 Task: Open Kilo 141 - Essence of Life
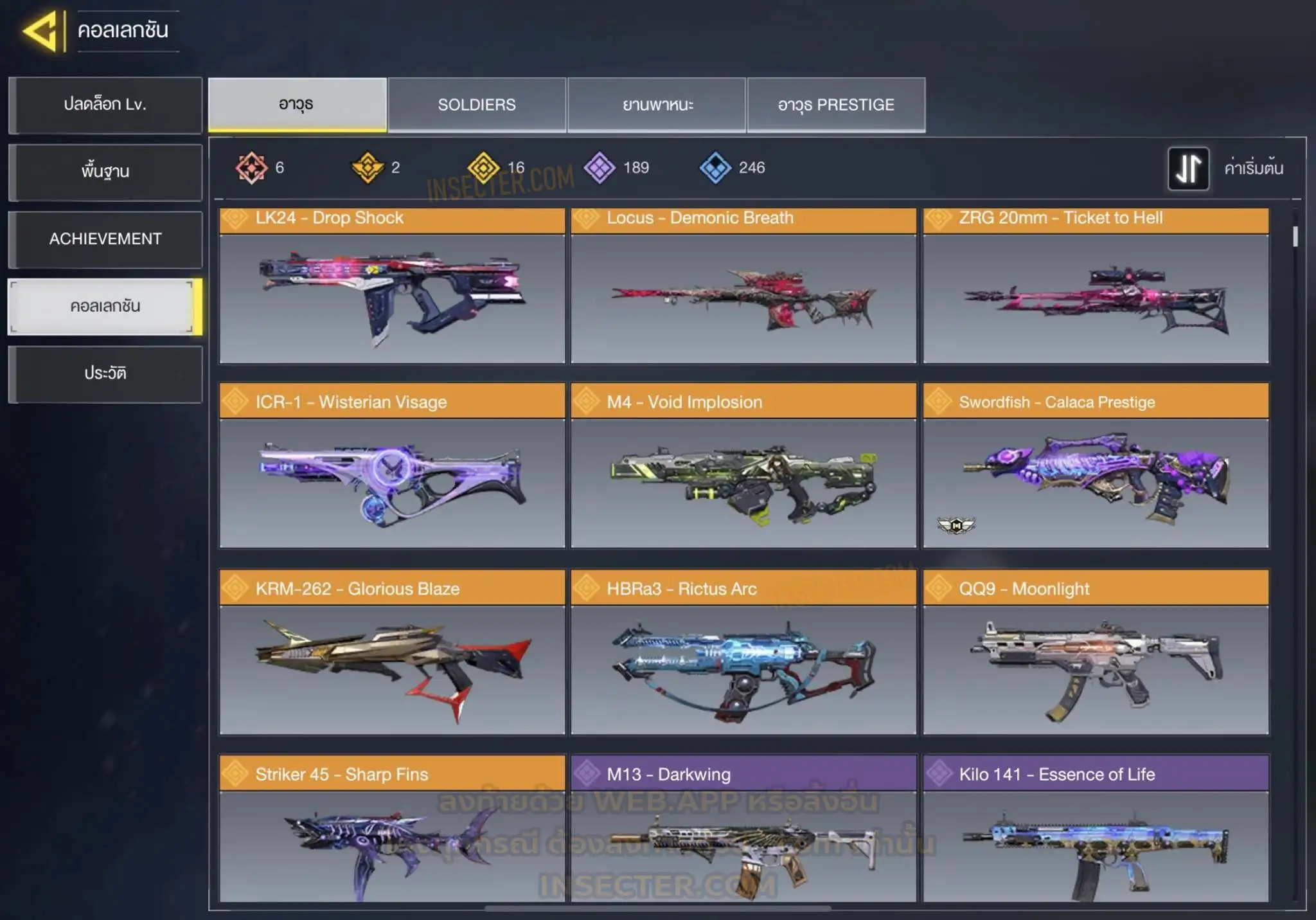[x=1096, y=829]
